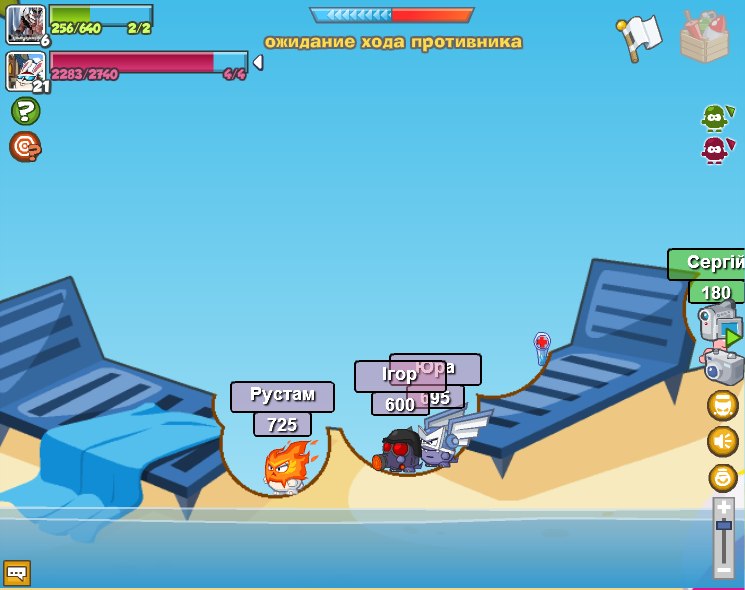Select the level 21 bunny avatar
The width and height of the screenshot is (745, 590).
click(26, 71)
